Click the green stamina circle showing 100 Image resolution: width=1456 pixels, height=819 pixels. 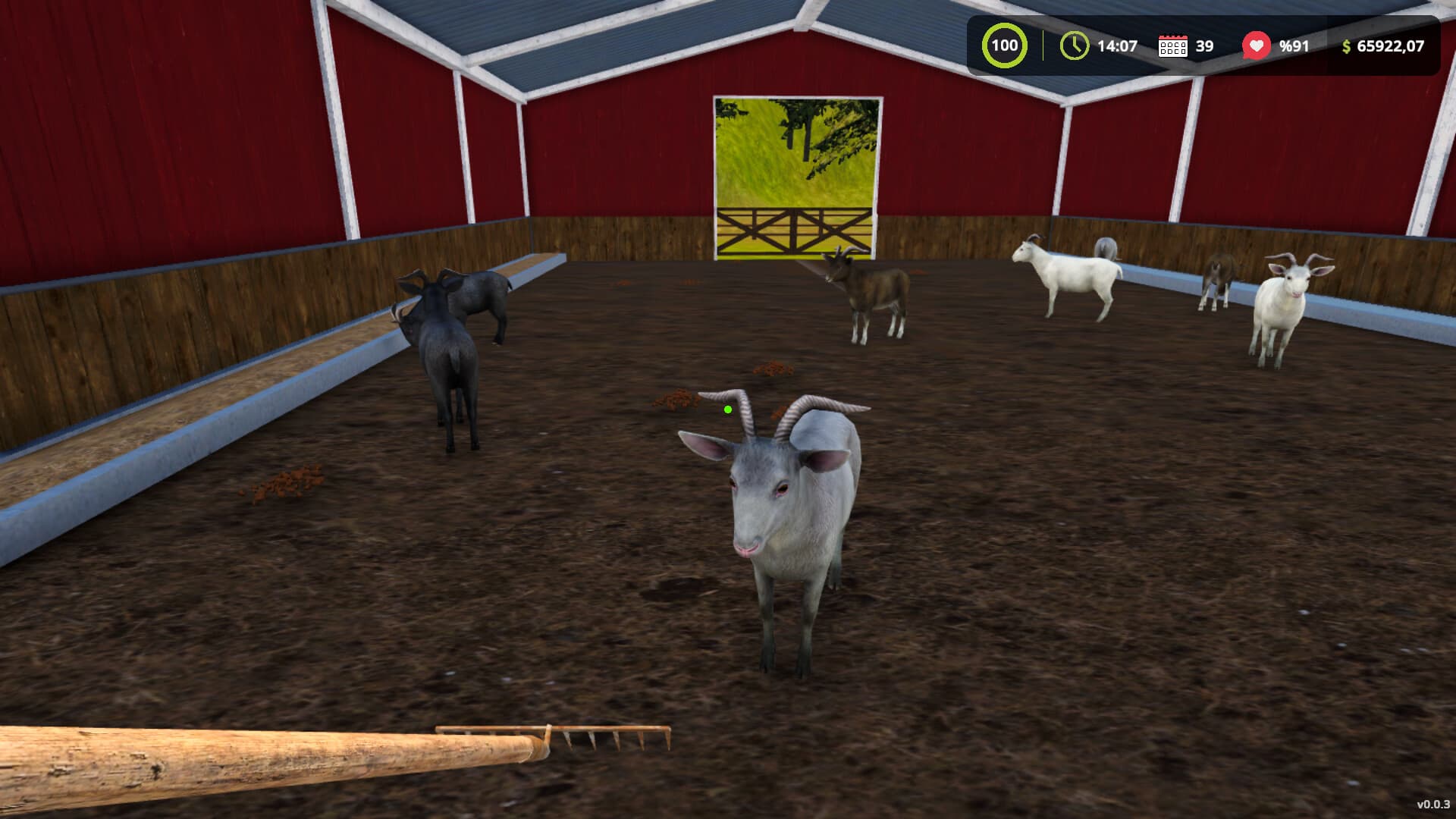(x=1005, y=45)
